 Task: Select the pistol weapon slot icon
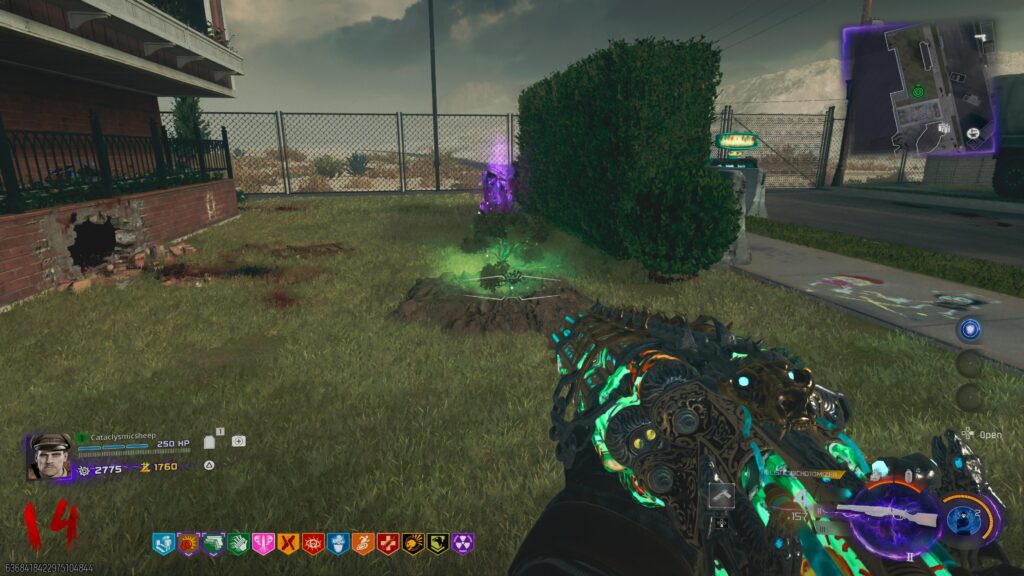click(x=720, y=495)
